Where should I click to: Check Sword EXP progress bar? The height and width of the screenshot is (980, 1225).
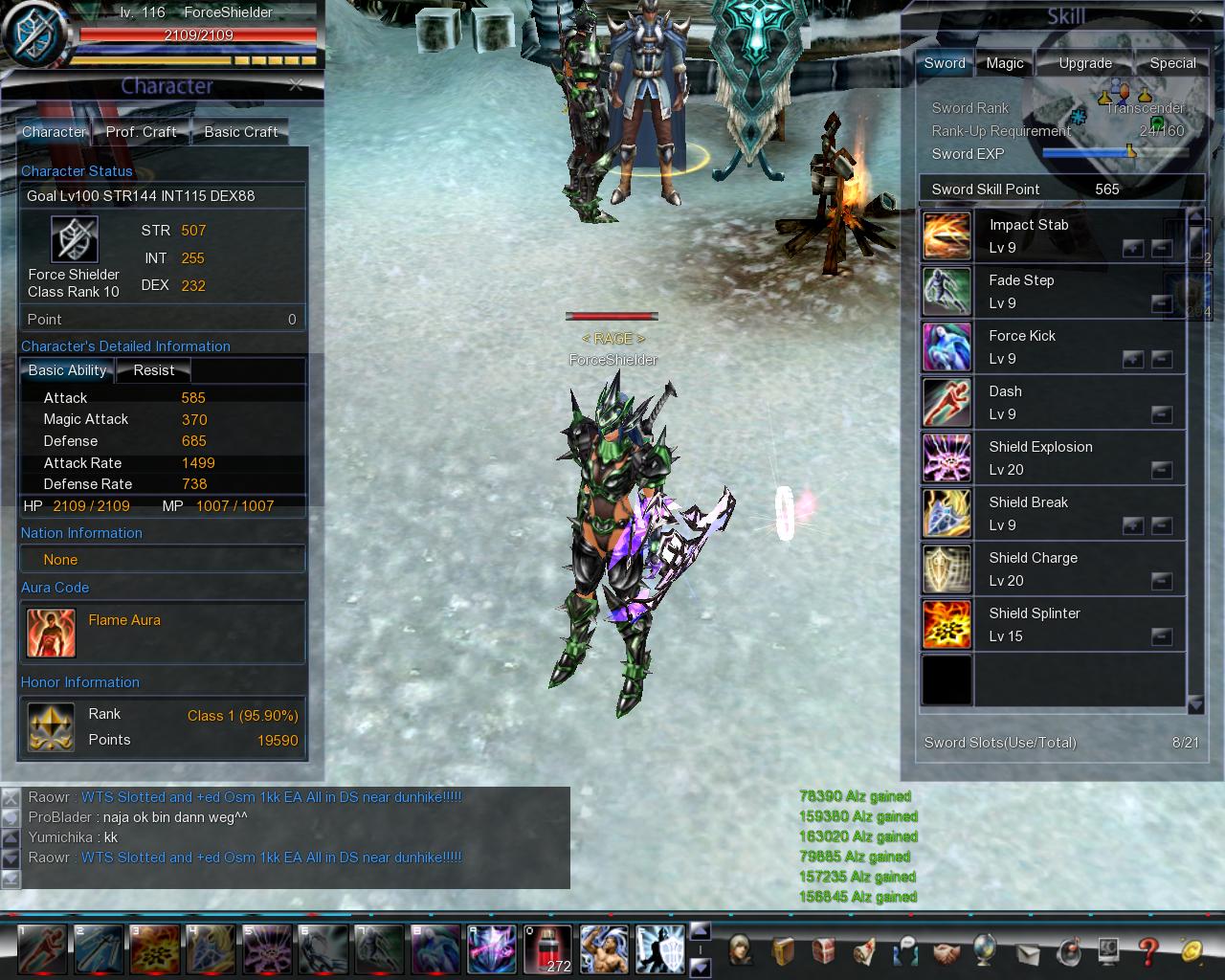point(1115,153)
